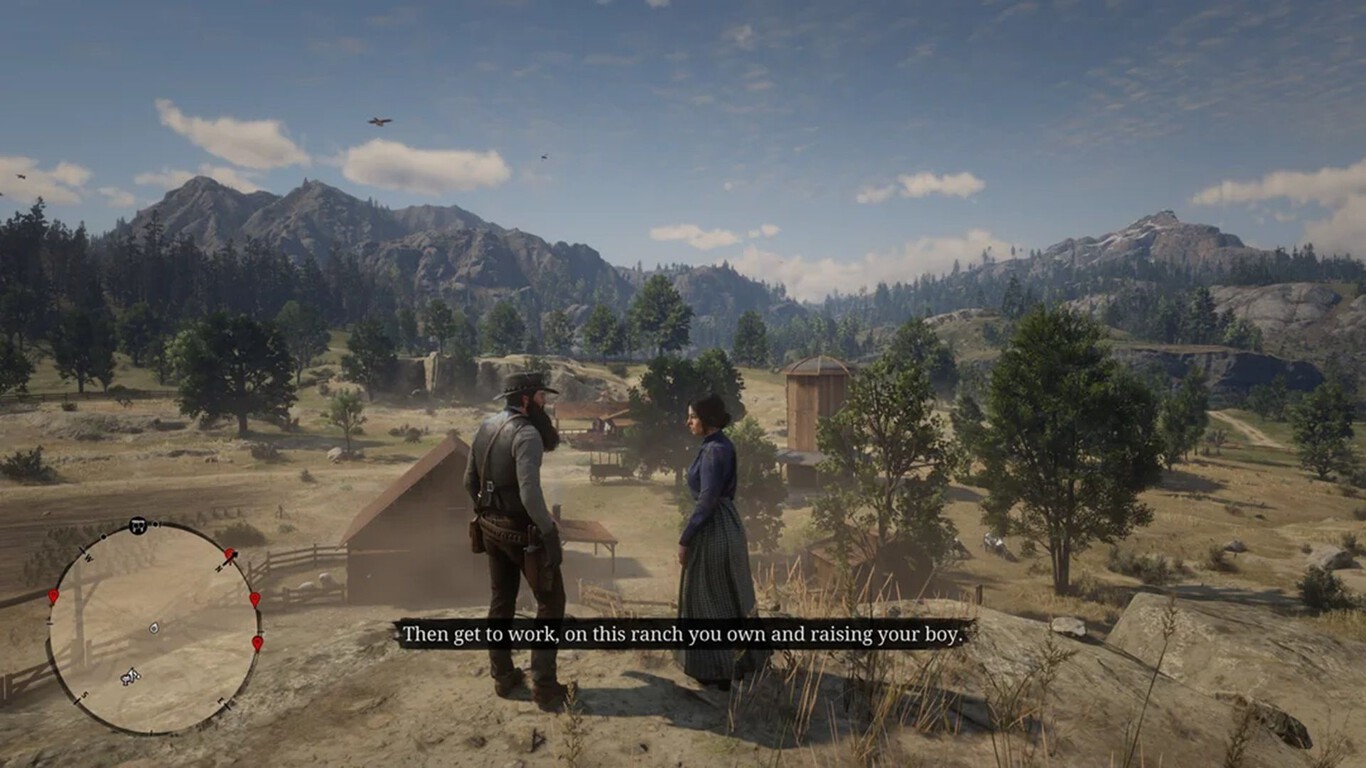Screen dimensions: 1366x768
Task: Click the circular minimap
Action: pyautogui.click(x=154, y=628)
